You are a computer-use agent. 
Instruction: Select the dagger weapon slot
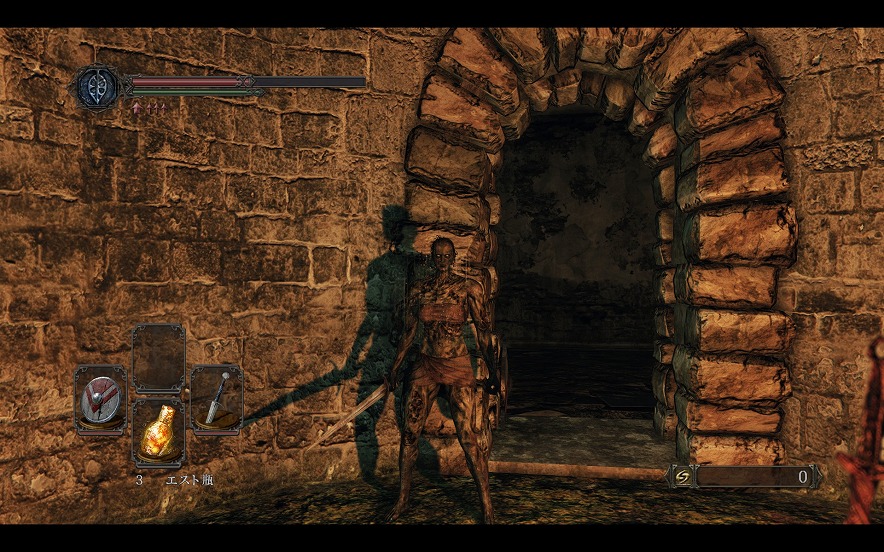(216, 400)
